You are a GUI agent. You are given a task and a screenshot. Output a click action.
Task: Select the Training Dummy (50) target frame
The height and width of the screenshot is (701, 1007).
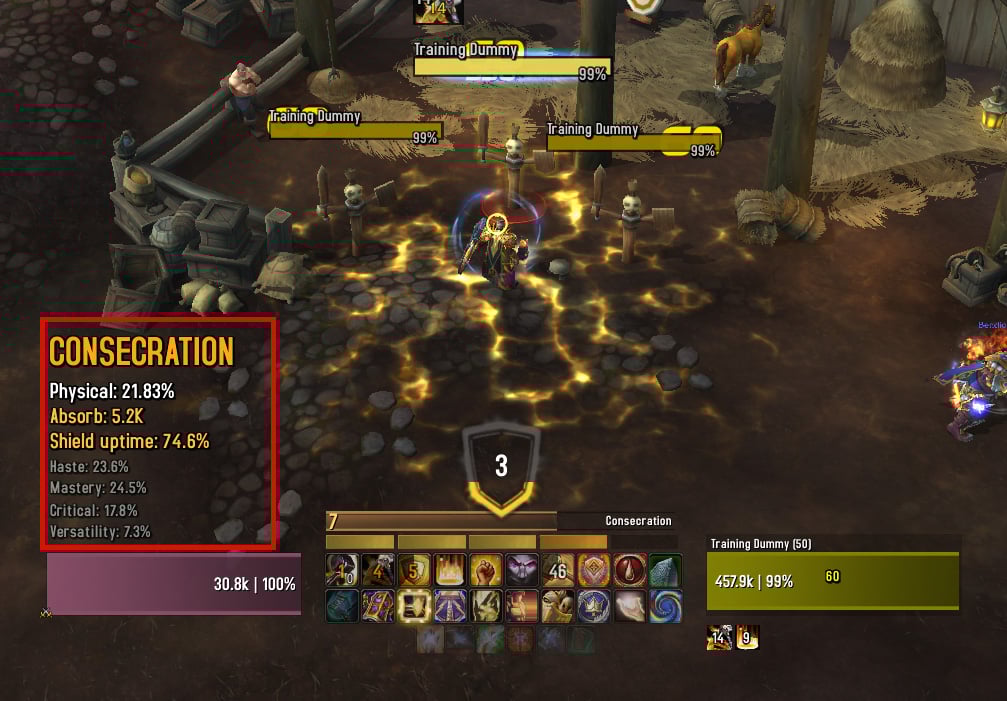(x=832, y=579)
